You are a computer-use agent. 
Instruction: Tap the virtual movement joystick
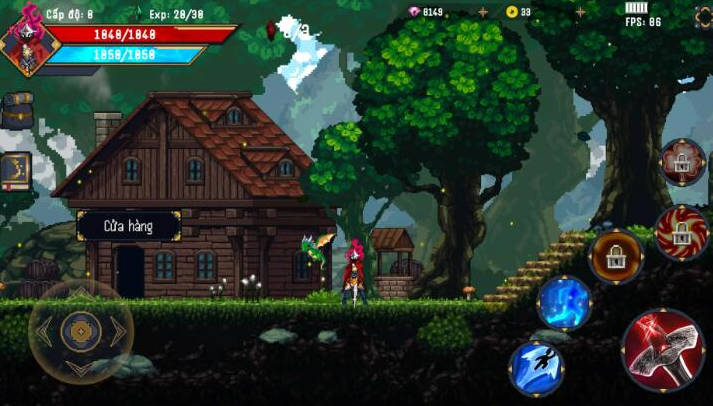coord(80,331)
